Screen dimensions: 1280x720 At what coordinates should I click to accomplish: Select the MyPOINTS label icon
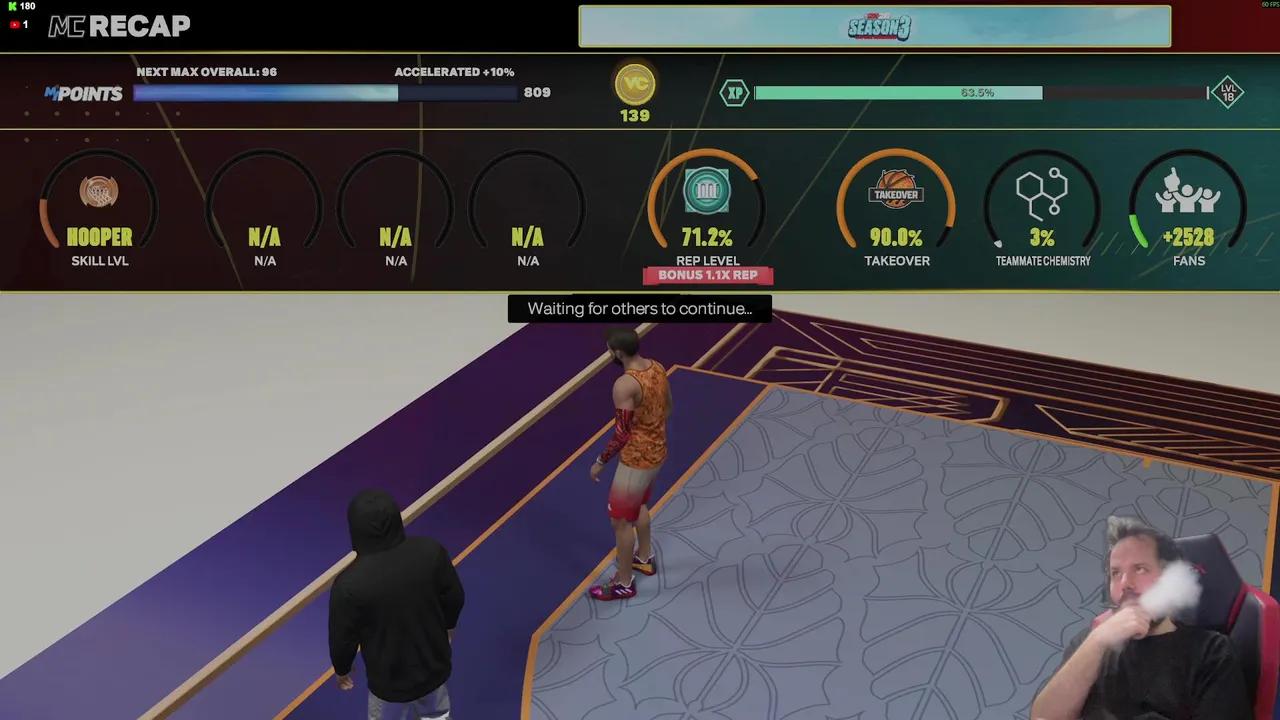pyautogui.click(x=85, y=93)
